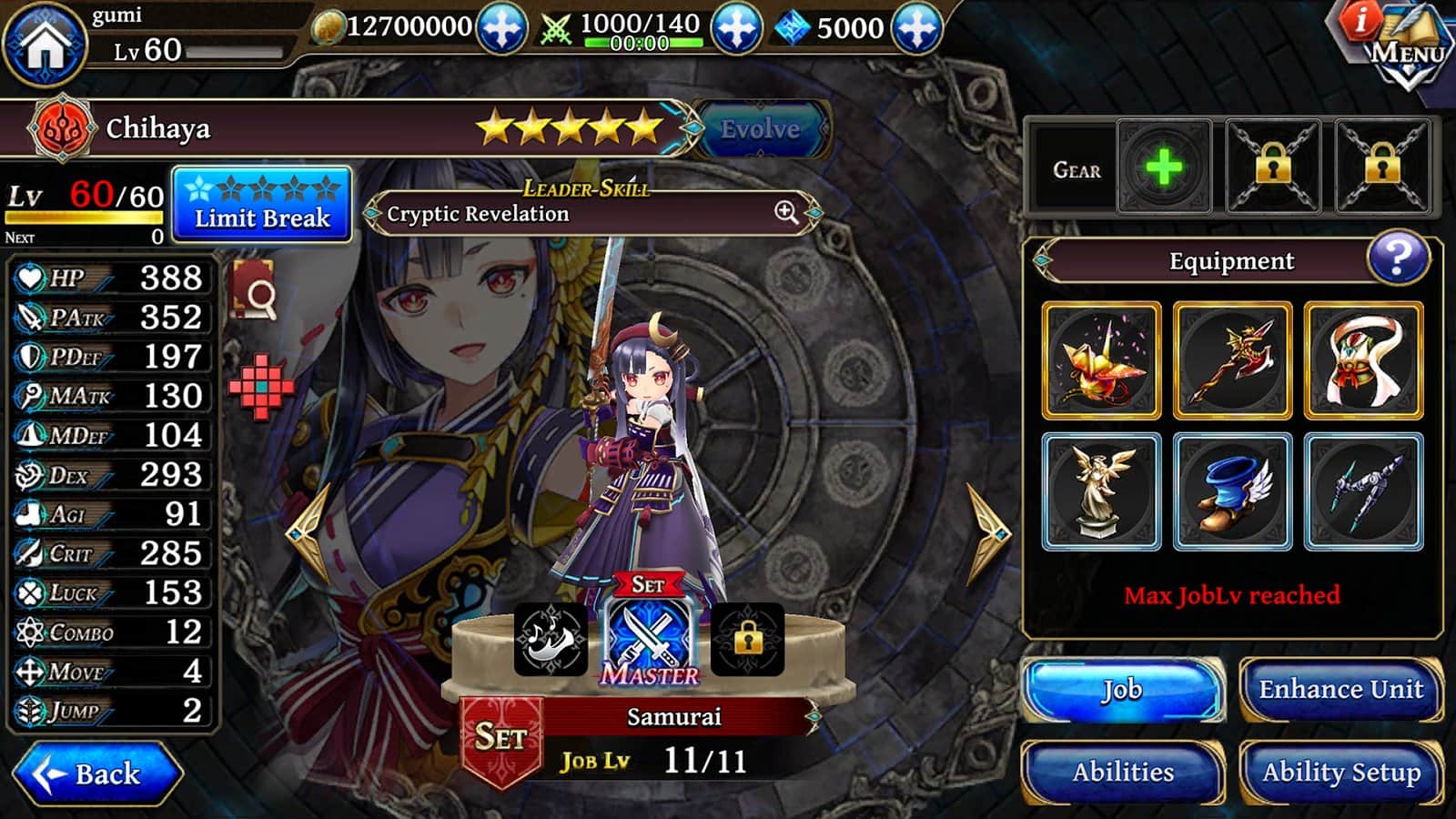The height and width of the screenshot is (819, 1456).
Task: Add more gems with the plus button
Action: click(916, 28)
